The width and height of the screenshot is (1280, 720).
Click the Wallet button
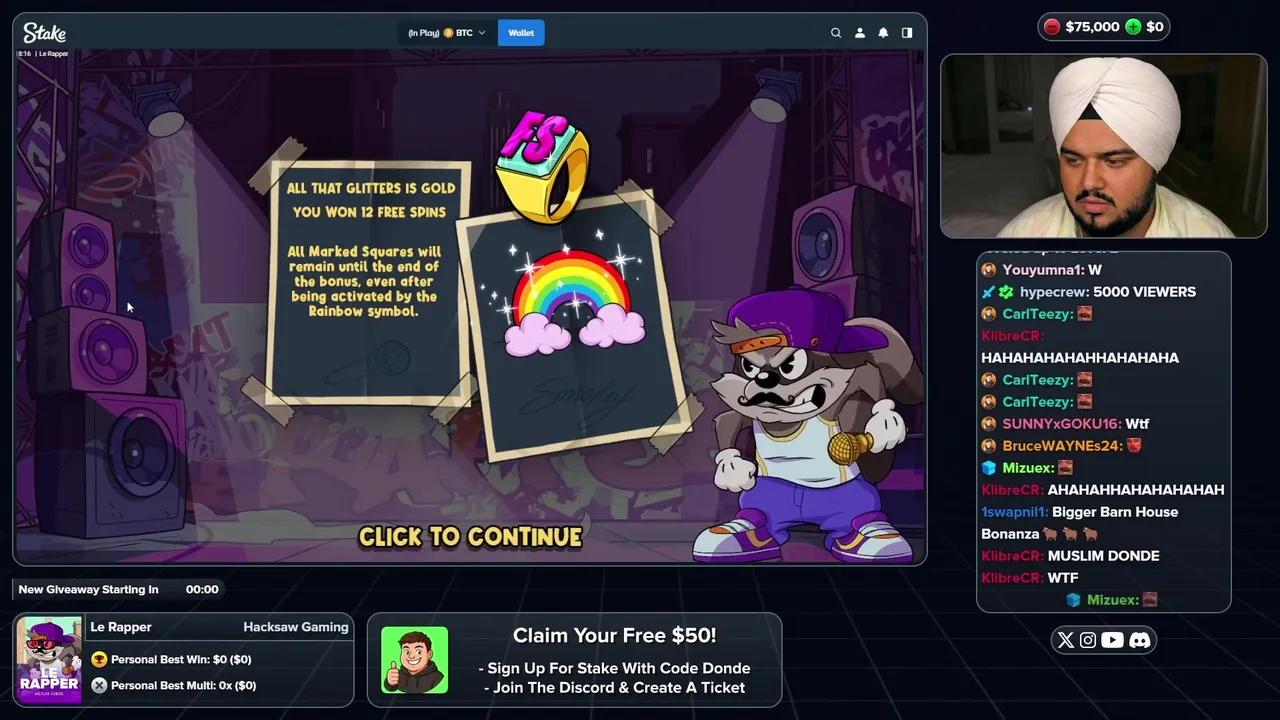tap(521, 32)
